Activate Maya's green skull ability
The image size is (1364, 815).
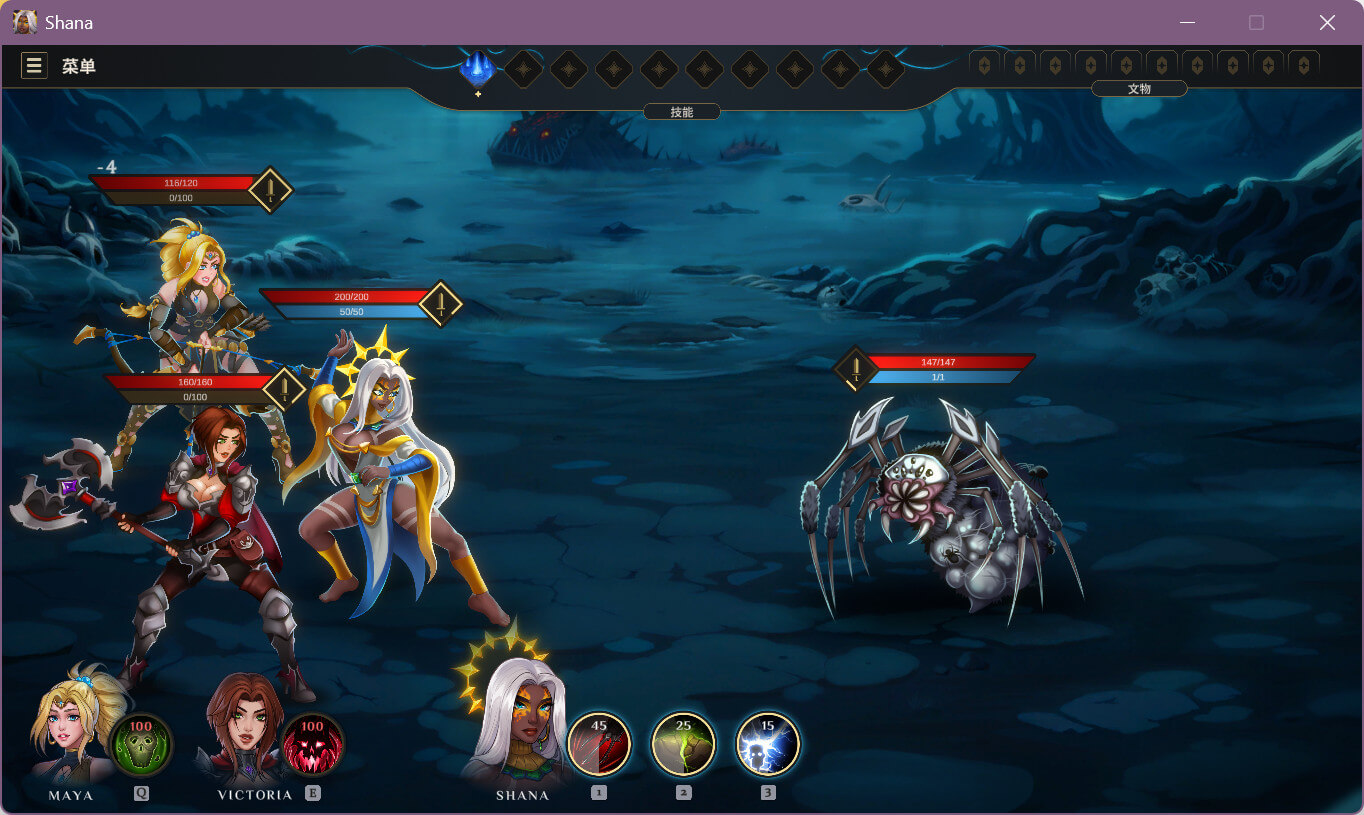140,745
